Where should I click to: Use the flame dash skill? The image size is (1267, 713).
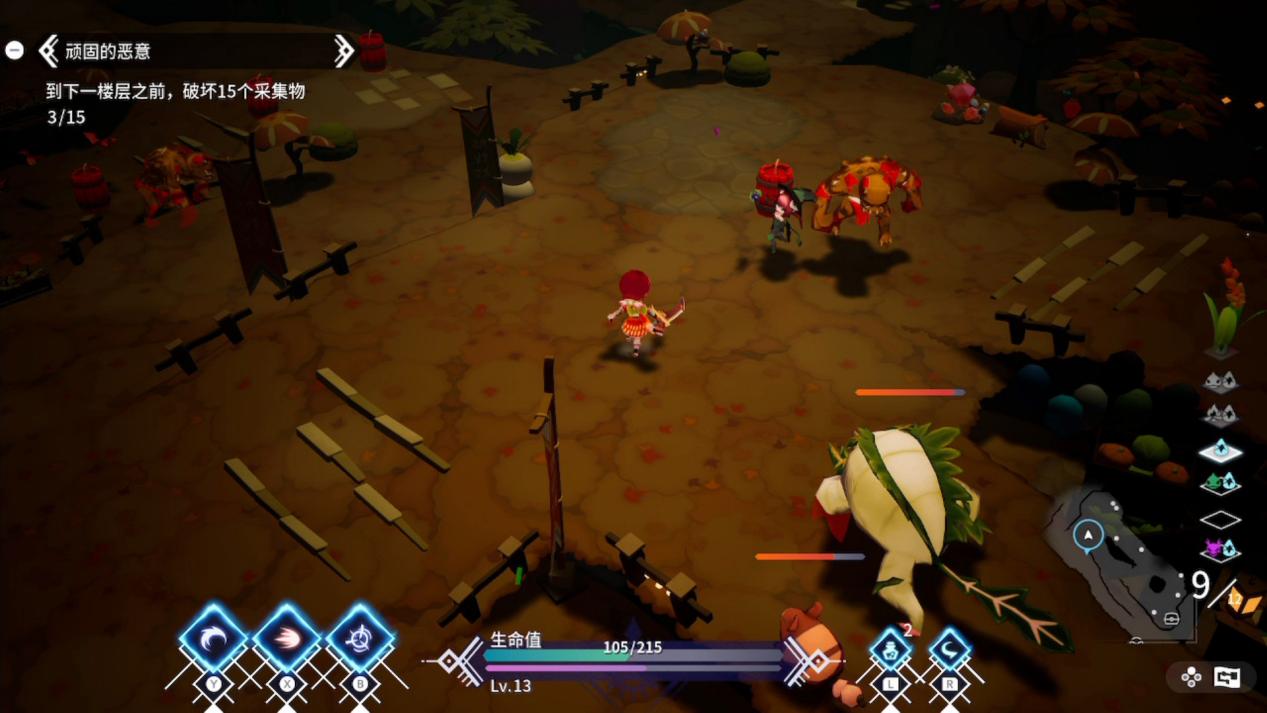[287, 637]
